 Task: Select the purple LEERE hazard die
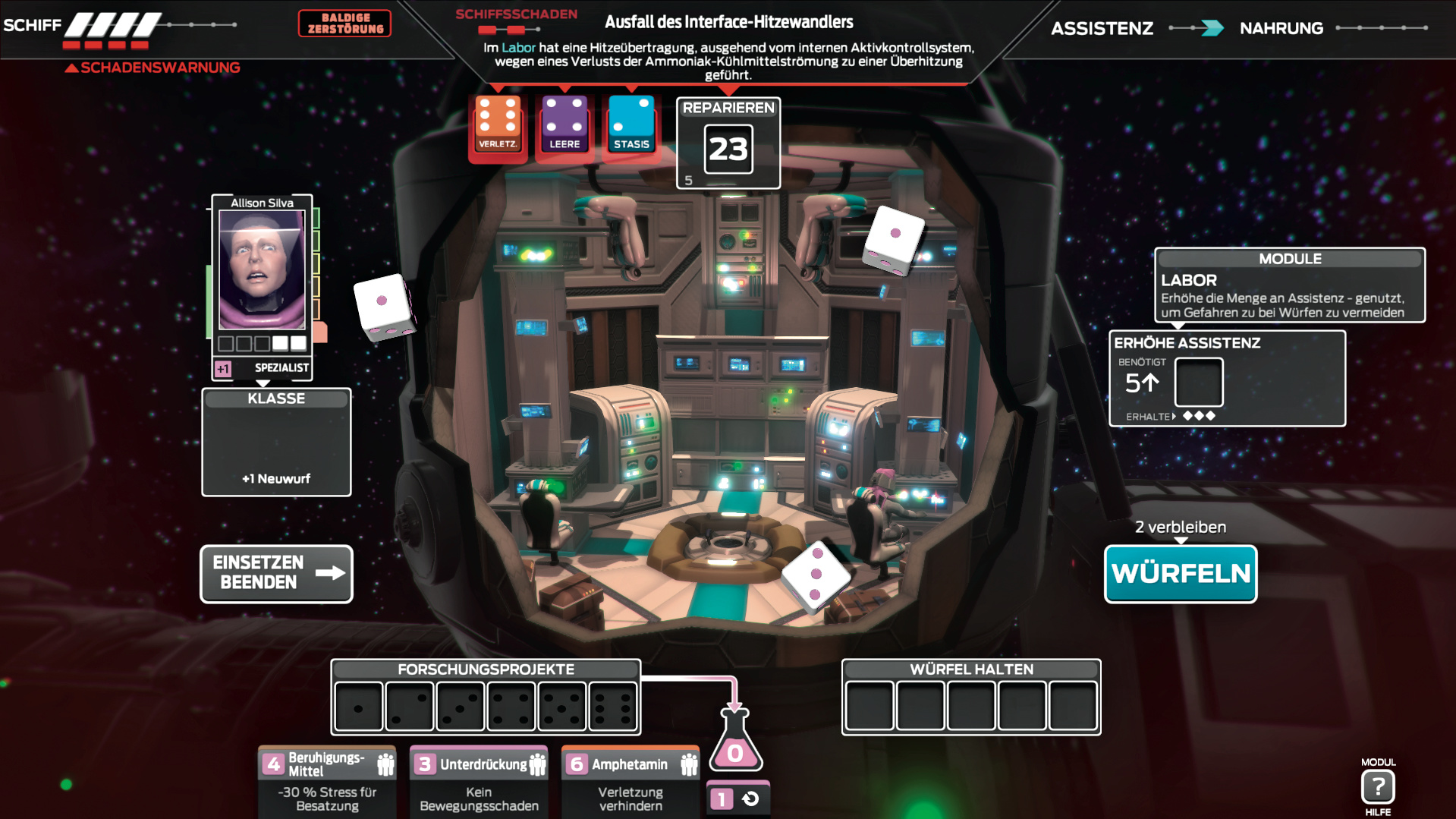[564, 124]
